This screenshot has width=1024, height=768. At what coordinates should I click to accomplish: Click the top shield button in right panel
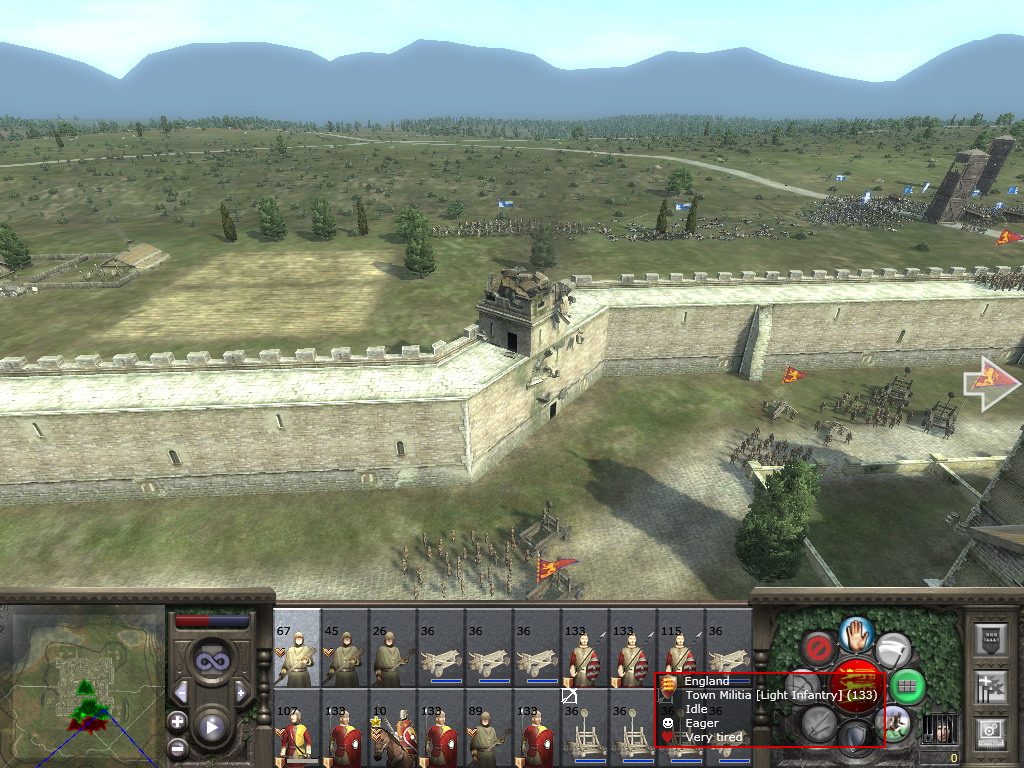[x=990, y=639]
